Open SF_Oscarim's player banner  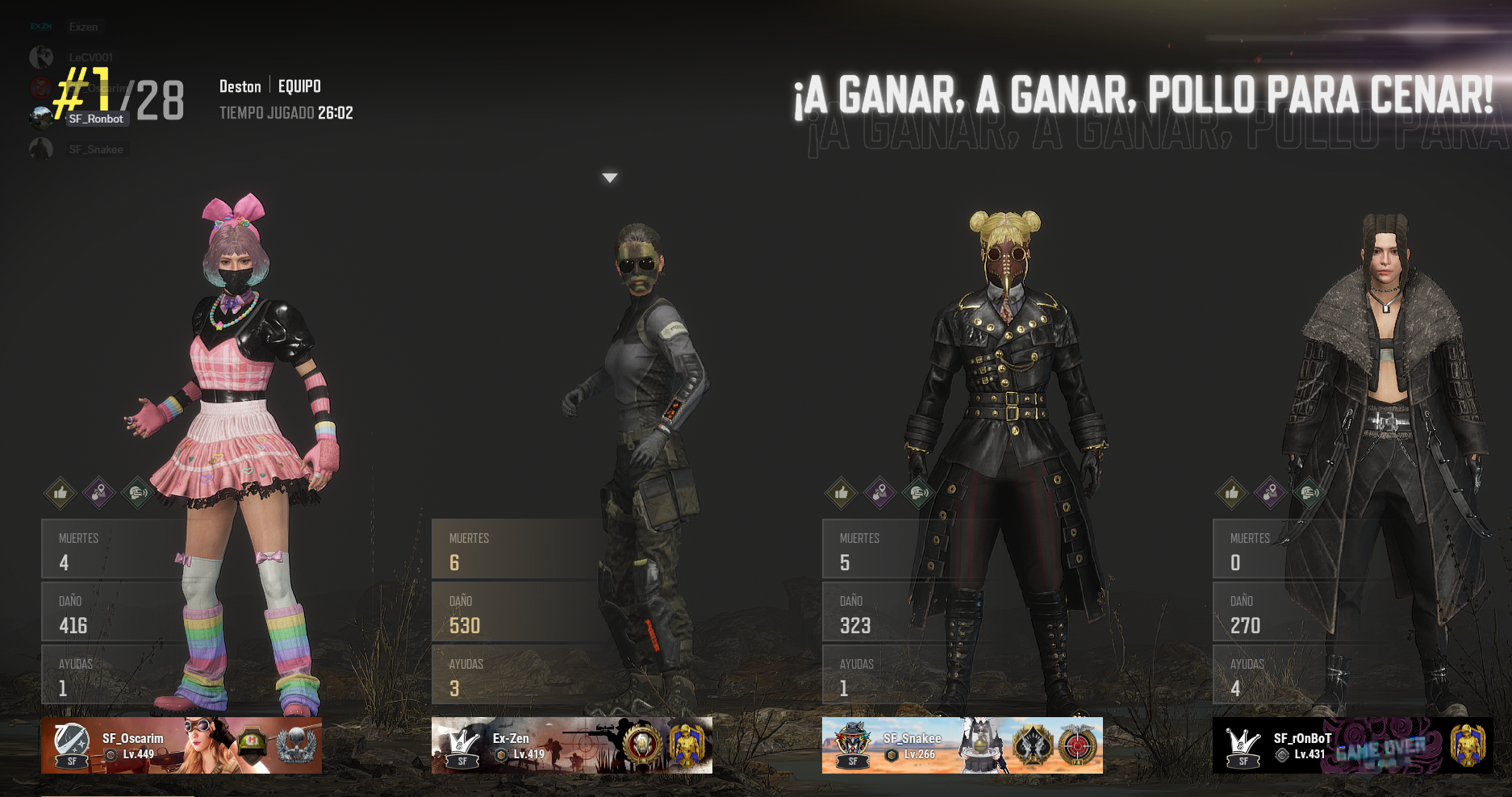pos(182,745)
